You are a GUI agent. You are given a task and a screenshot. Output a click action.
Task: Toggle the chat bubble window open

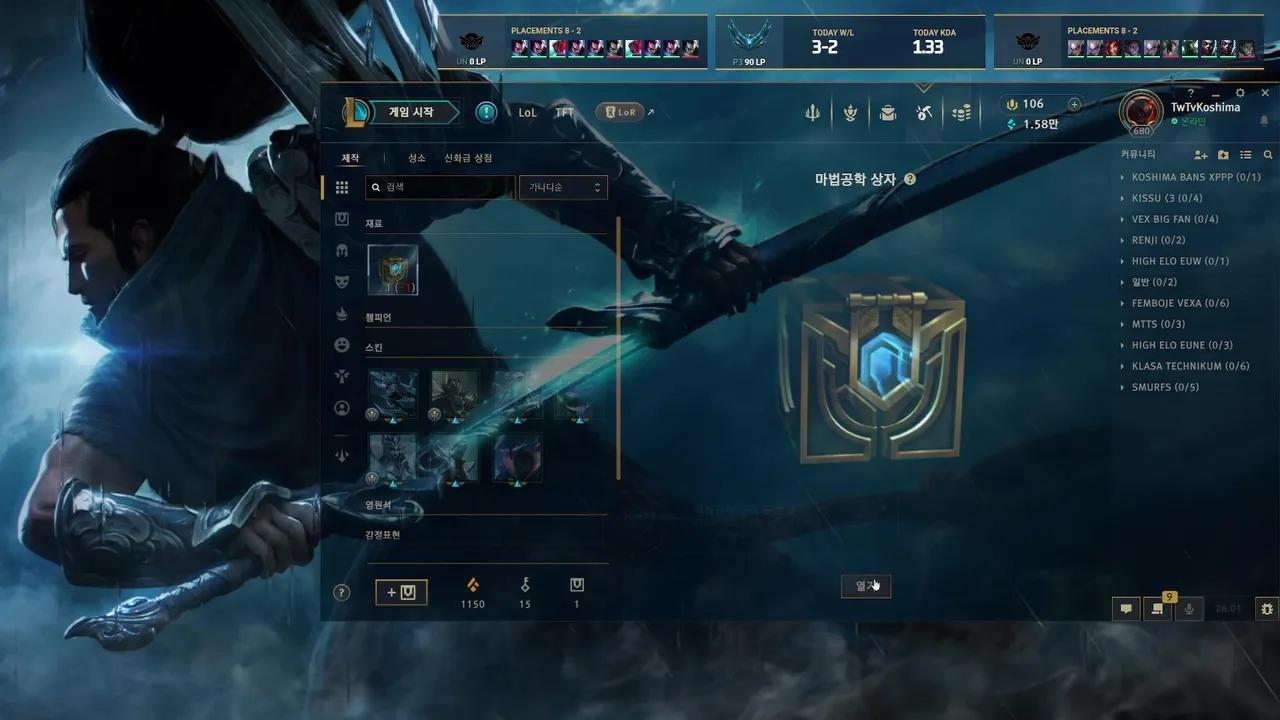coord(1126,608)
